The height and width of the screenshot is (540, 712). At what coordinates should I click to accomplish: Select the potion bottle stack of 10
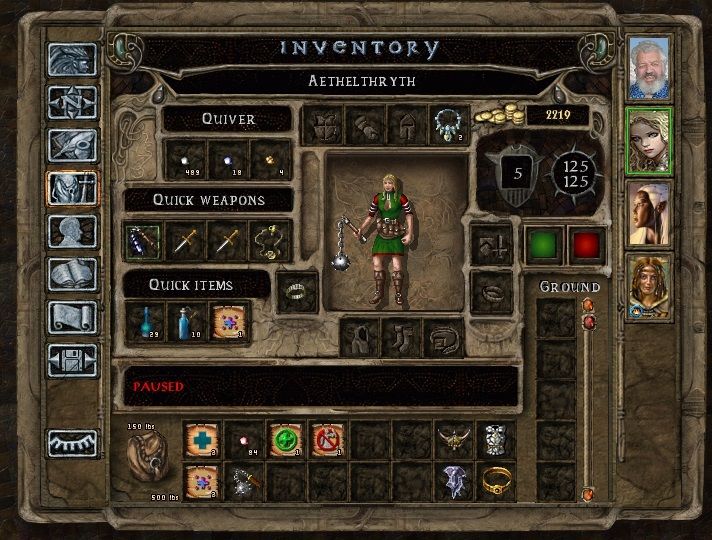[x=186, y=321]
